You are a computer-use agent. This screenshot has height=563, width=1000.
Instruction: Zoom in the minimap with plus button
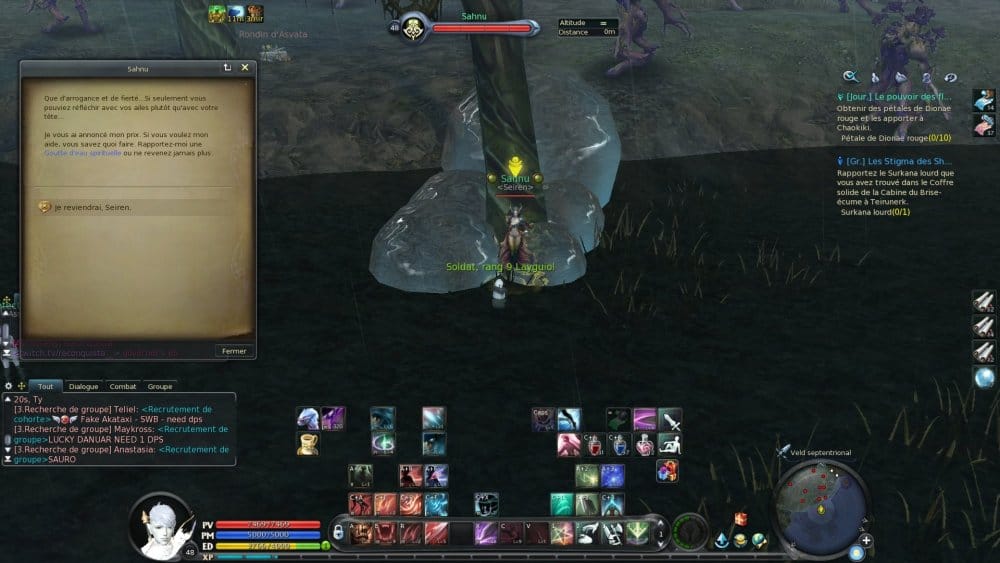(866, 540)
